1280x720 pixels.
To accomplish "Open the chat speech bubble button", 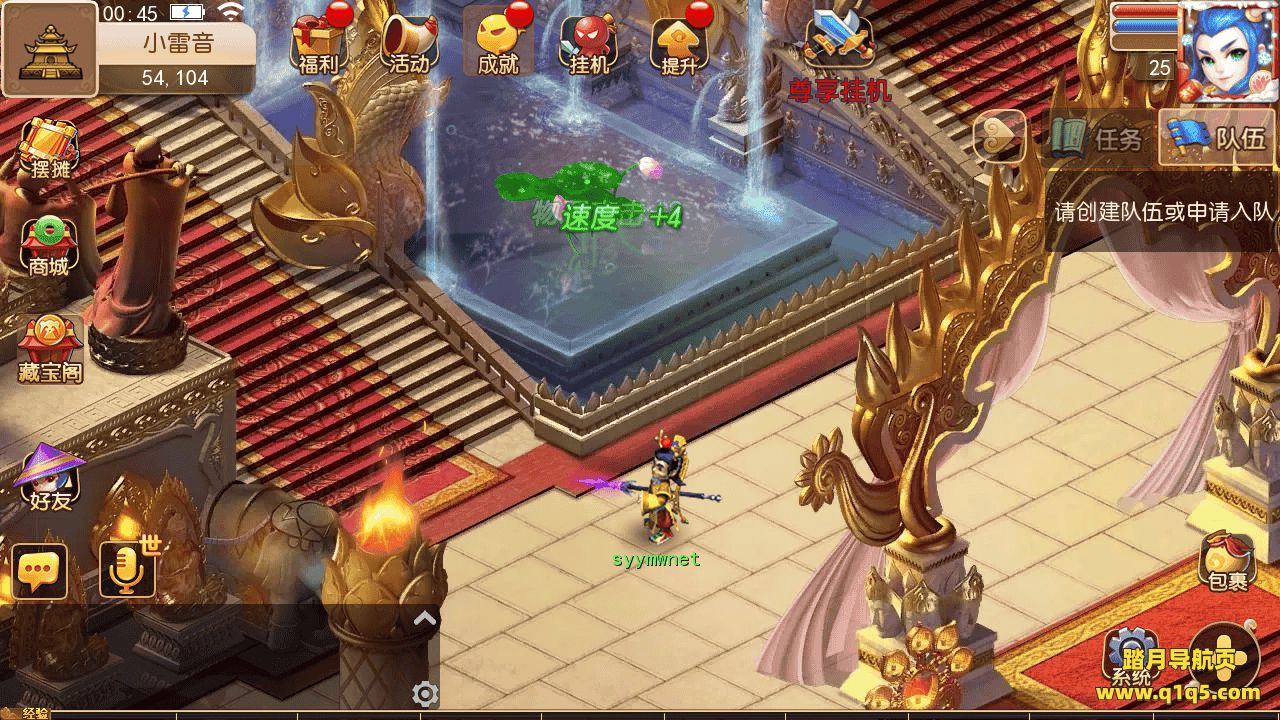I will click(40, 571).
